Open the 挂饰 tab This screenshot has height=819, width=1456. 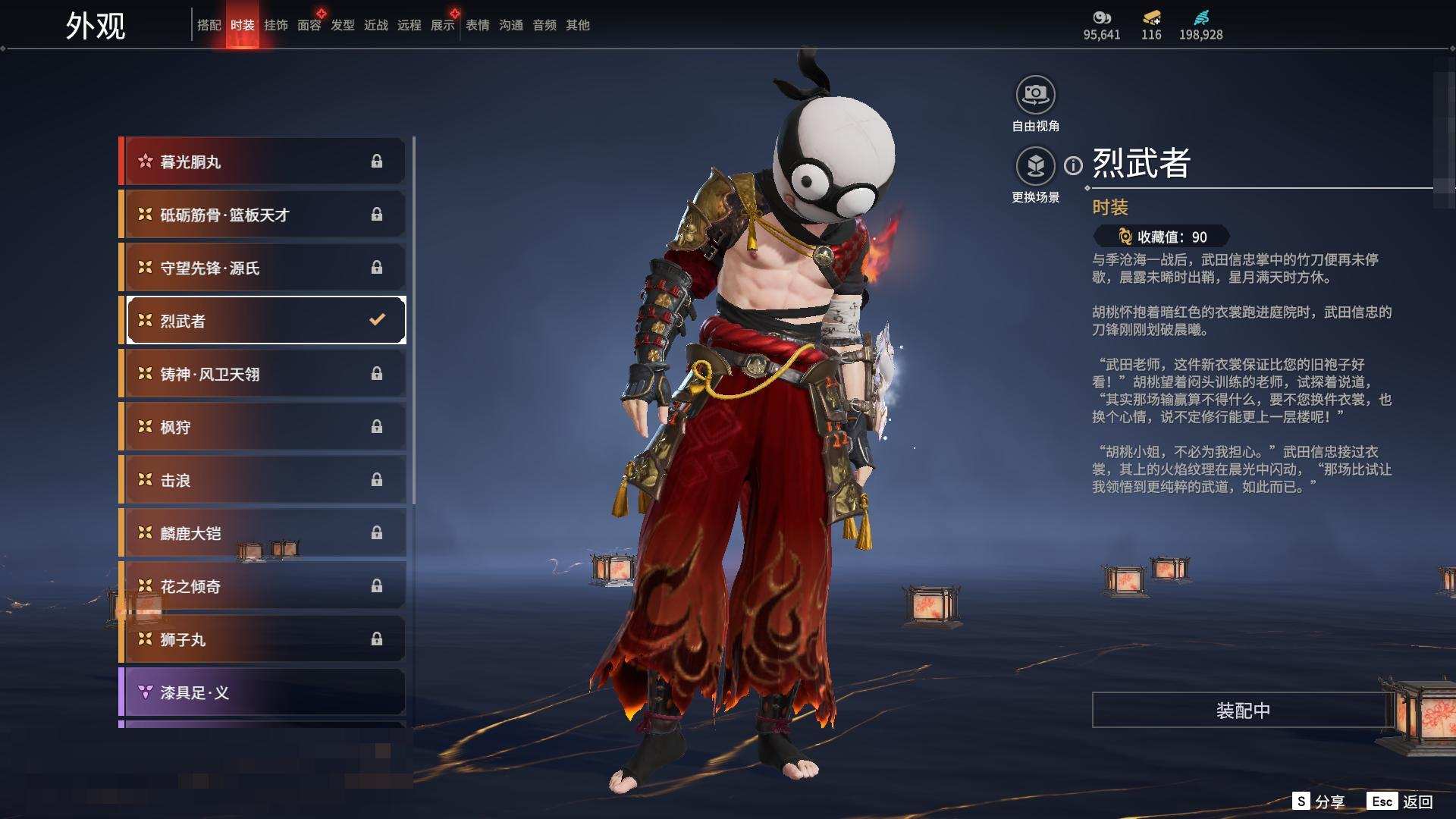tap(275, 25)
